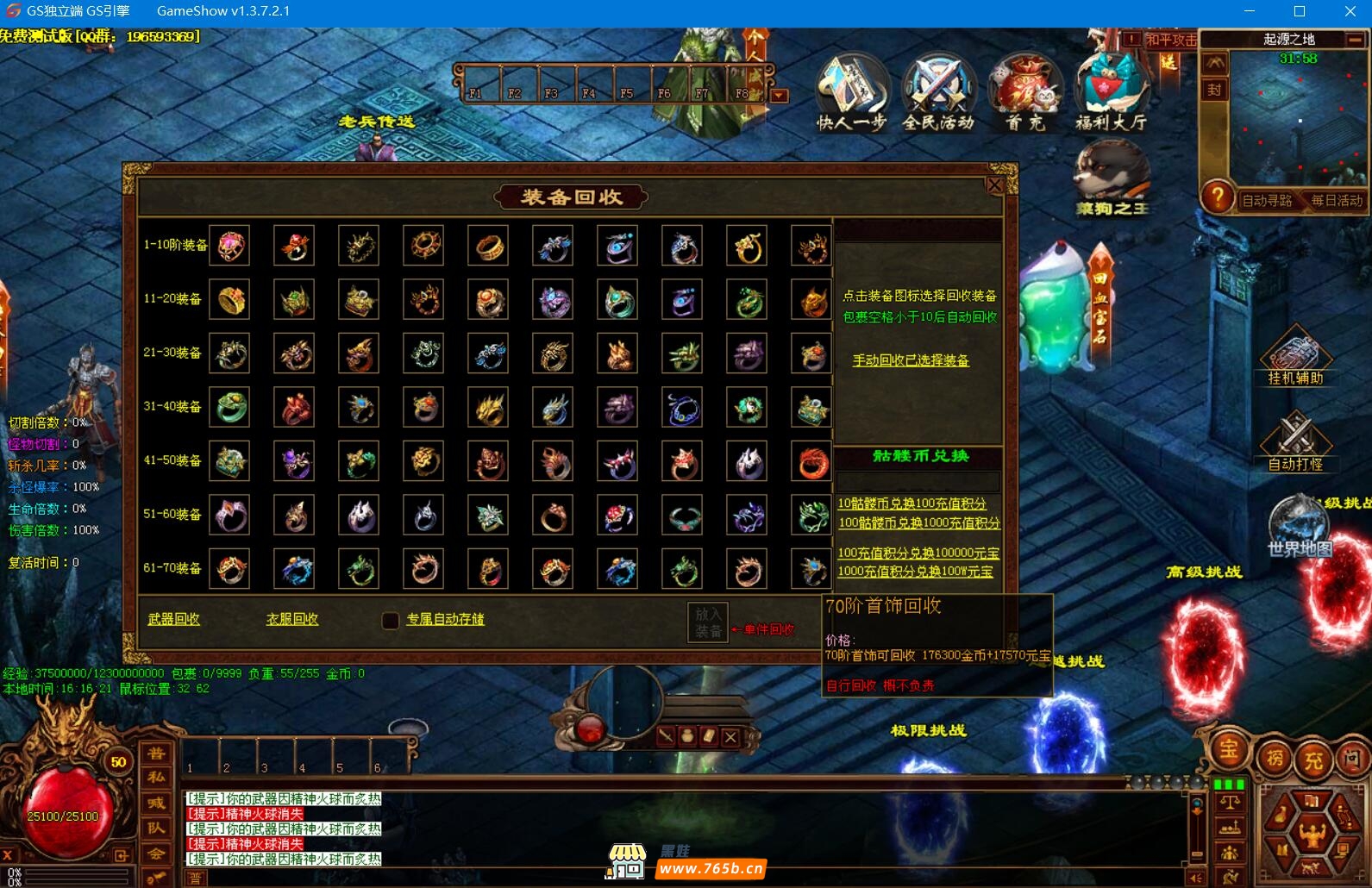Open the 衣服回收 clothing recycle page
The image size is (1372, 888).
292,619
